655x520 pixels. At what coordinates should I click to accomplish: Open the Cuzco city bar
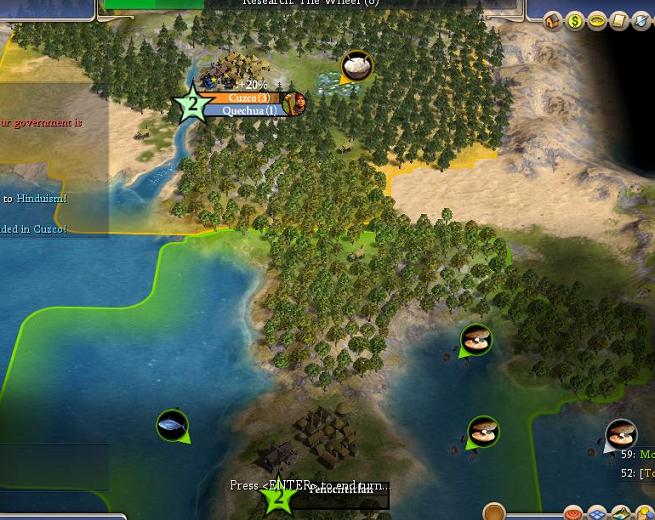point(248,98)
